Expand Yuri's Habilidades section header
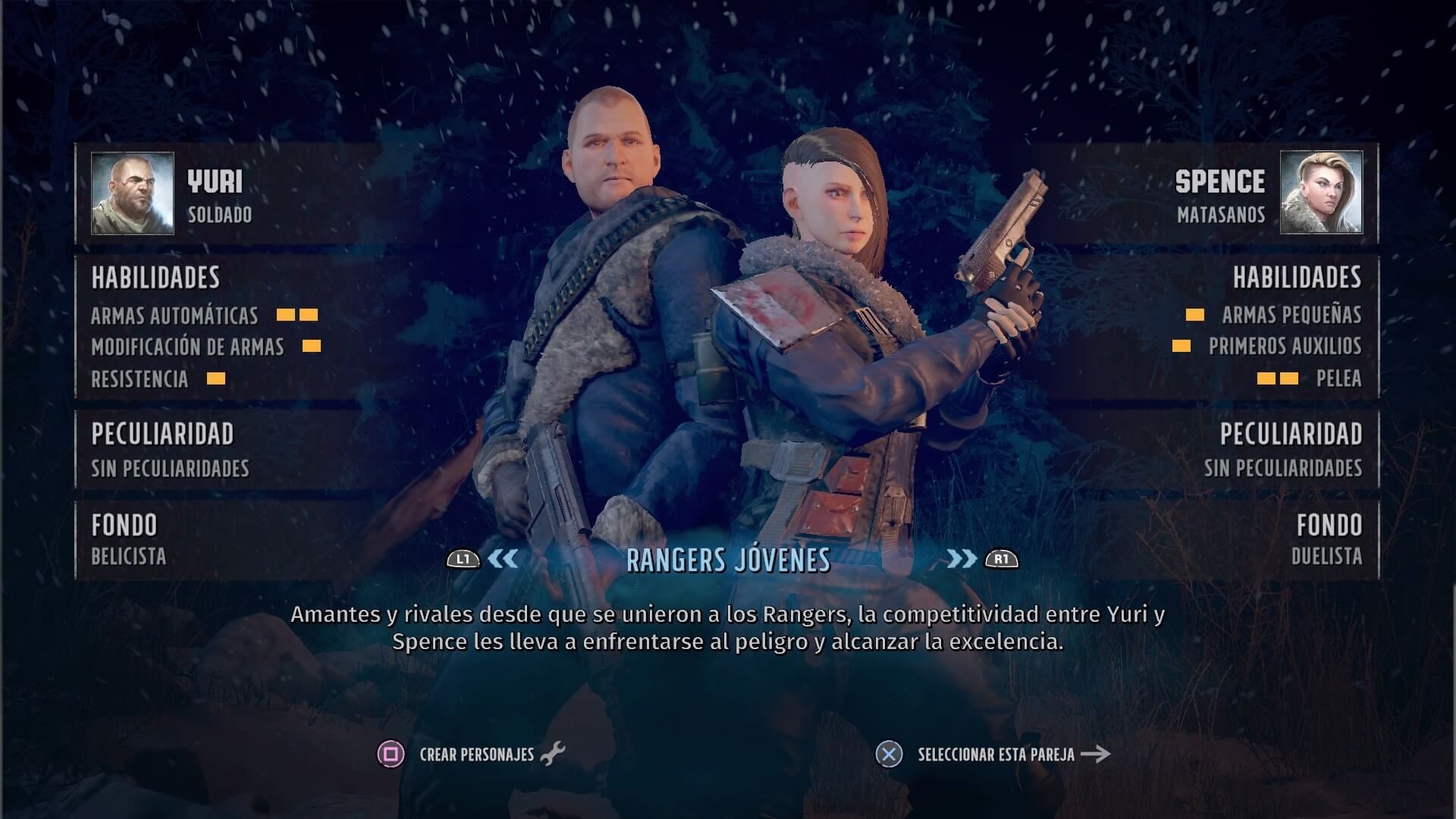 pos(153,278)
